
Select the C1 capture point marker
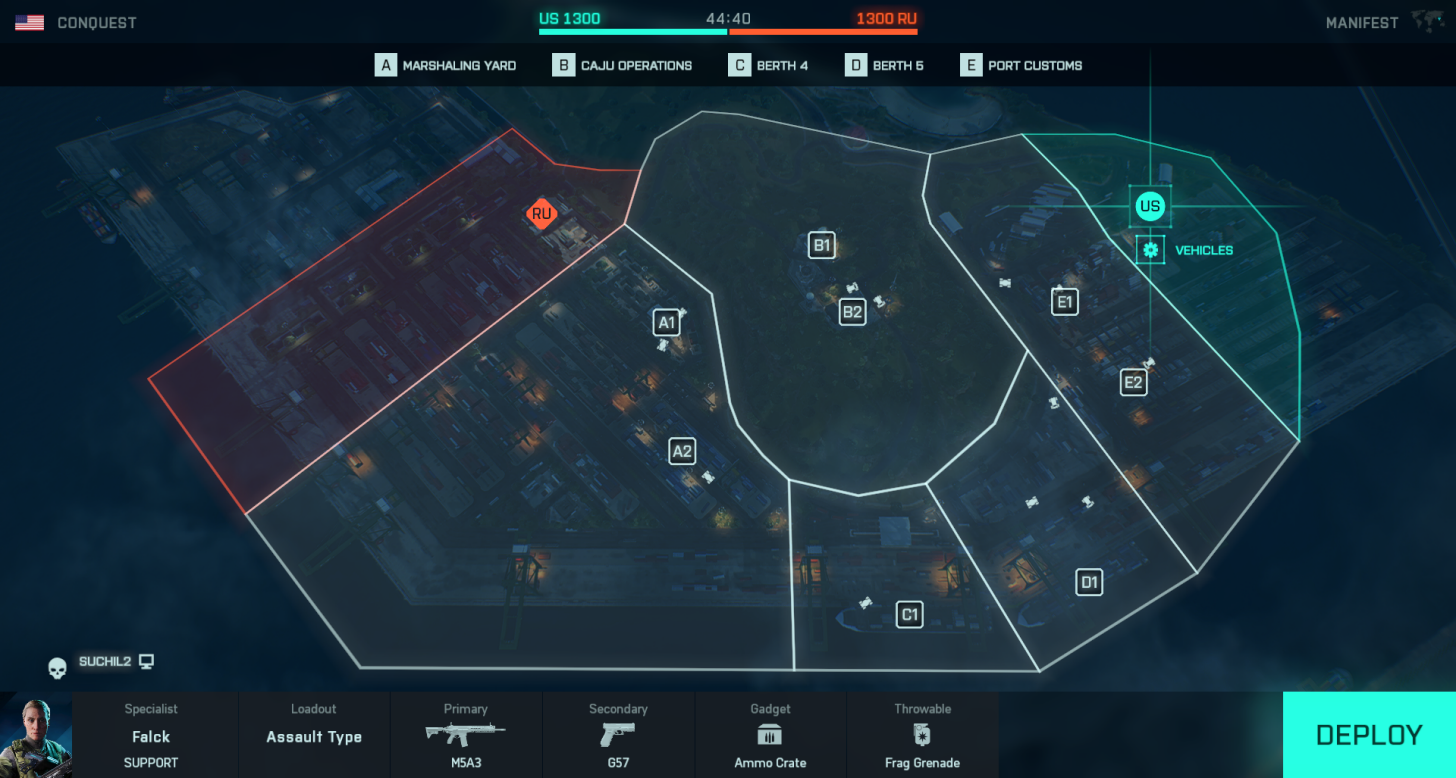[x=909, y=614]
